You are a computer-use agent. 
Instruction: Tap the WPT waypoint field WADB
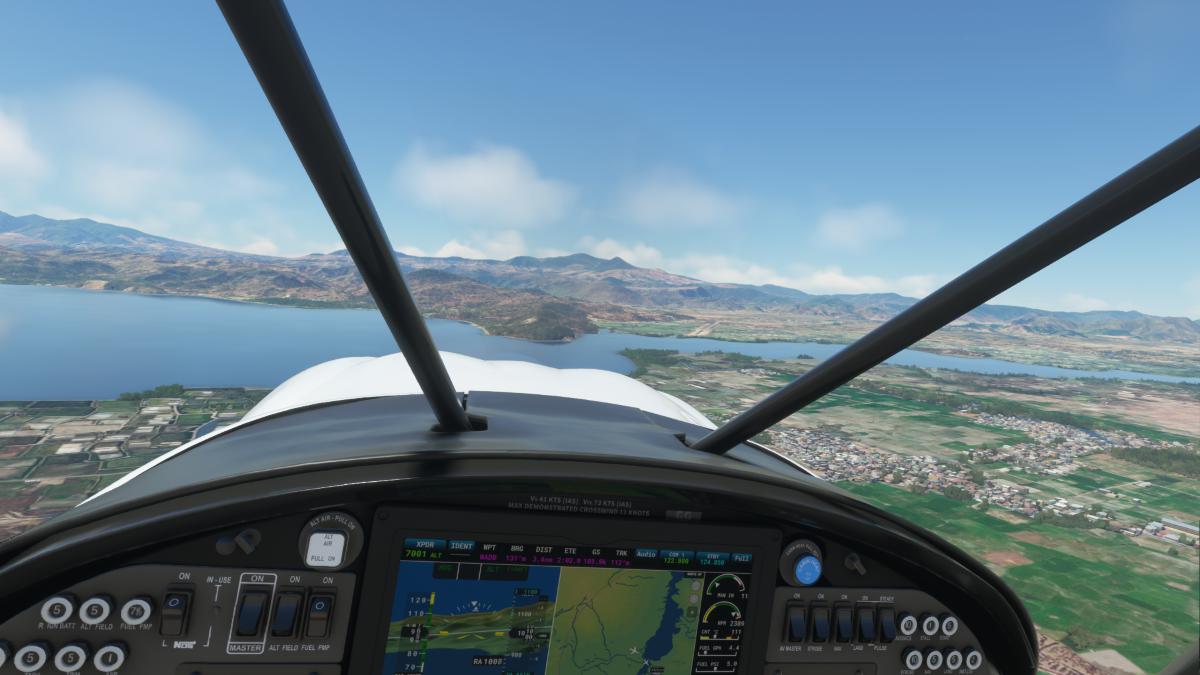pyautogui.click(x=489, y=557)
